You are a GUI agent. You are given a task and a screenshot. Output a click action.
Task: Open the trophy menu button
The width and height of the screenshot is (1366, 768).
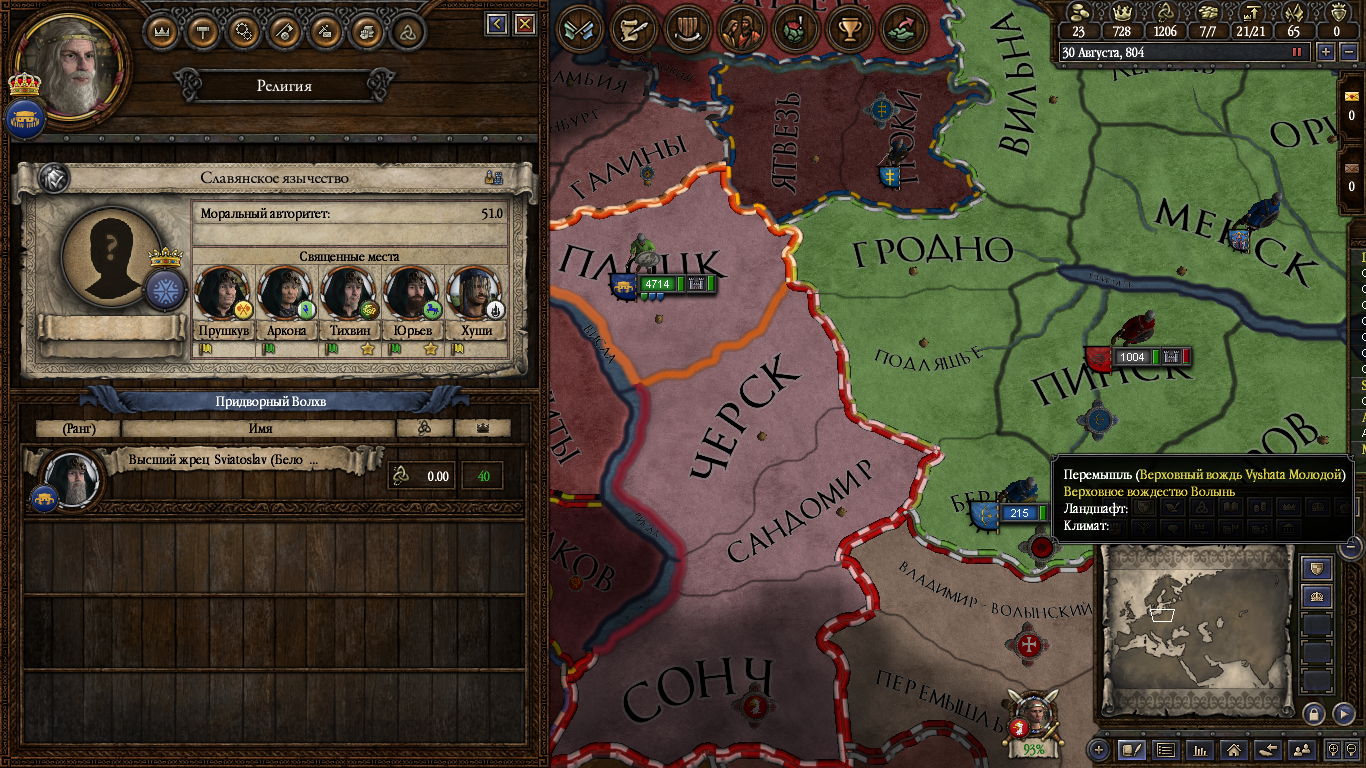[x=850, y=30]
